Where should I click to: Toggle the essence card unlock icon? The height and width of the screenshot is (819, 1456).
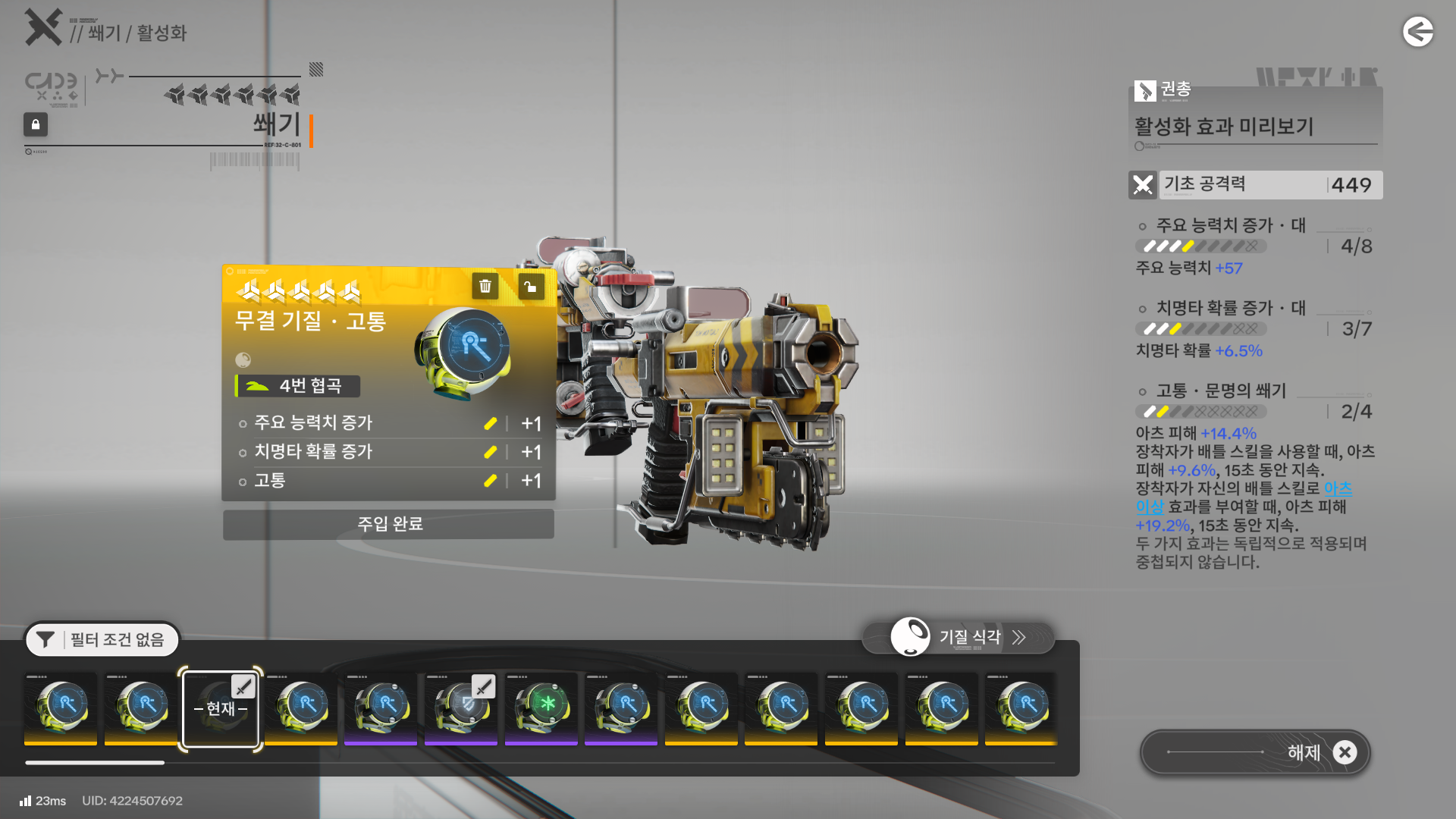tap(531, 287)
